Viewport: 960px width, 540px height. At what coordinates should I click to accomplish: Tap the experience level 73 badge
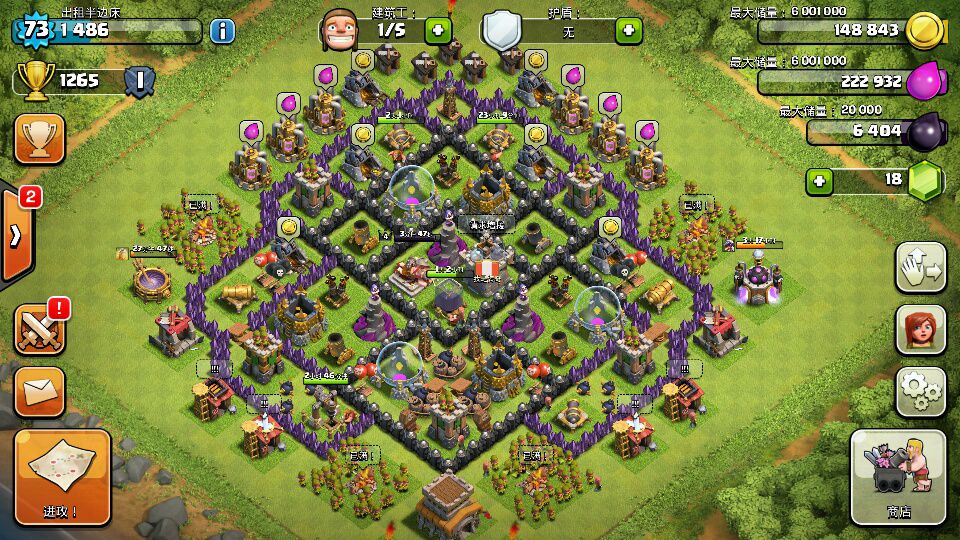pos(35,29)
